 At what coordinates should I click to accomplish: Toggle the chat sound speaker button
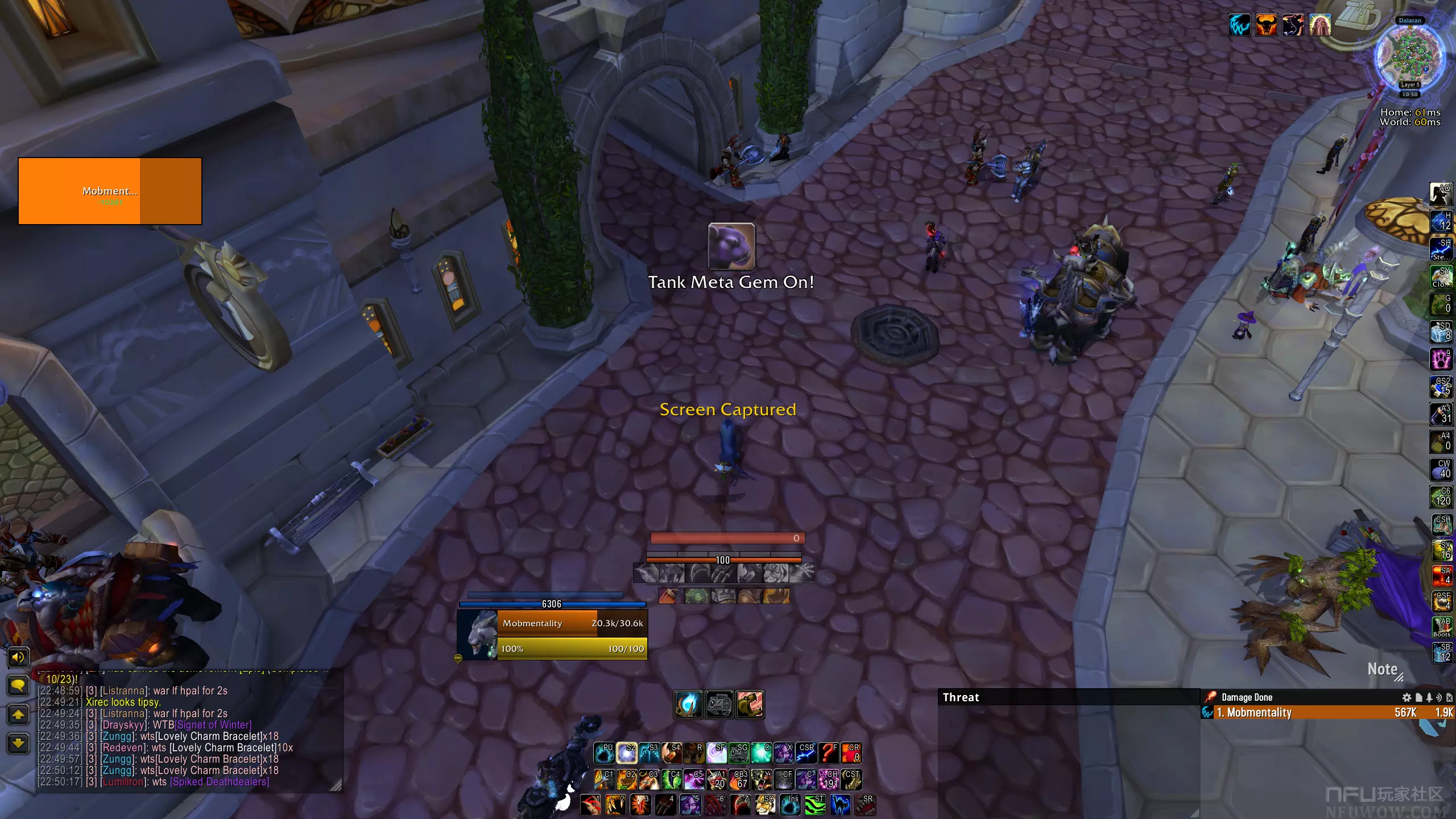coord(18,657)
